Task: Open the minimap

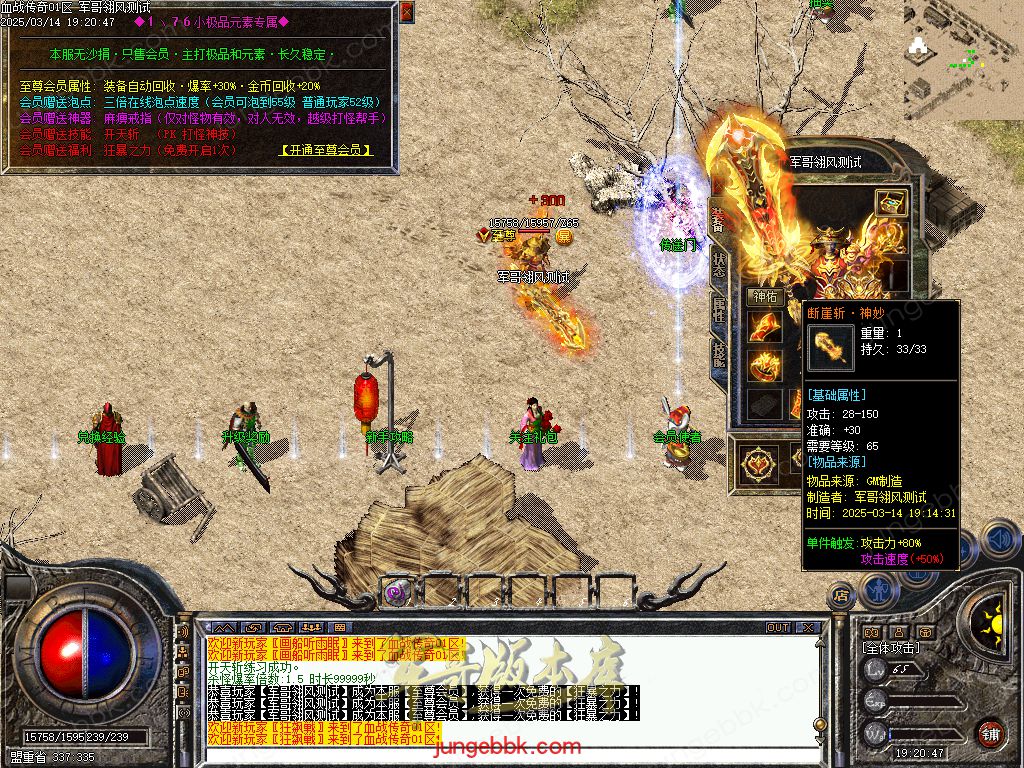Action: (963, 55)
